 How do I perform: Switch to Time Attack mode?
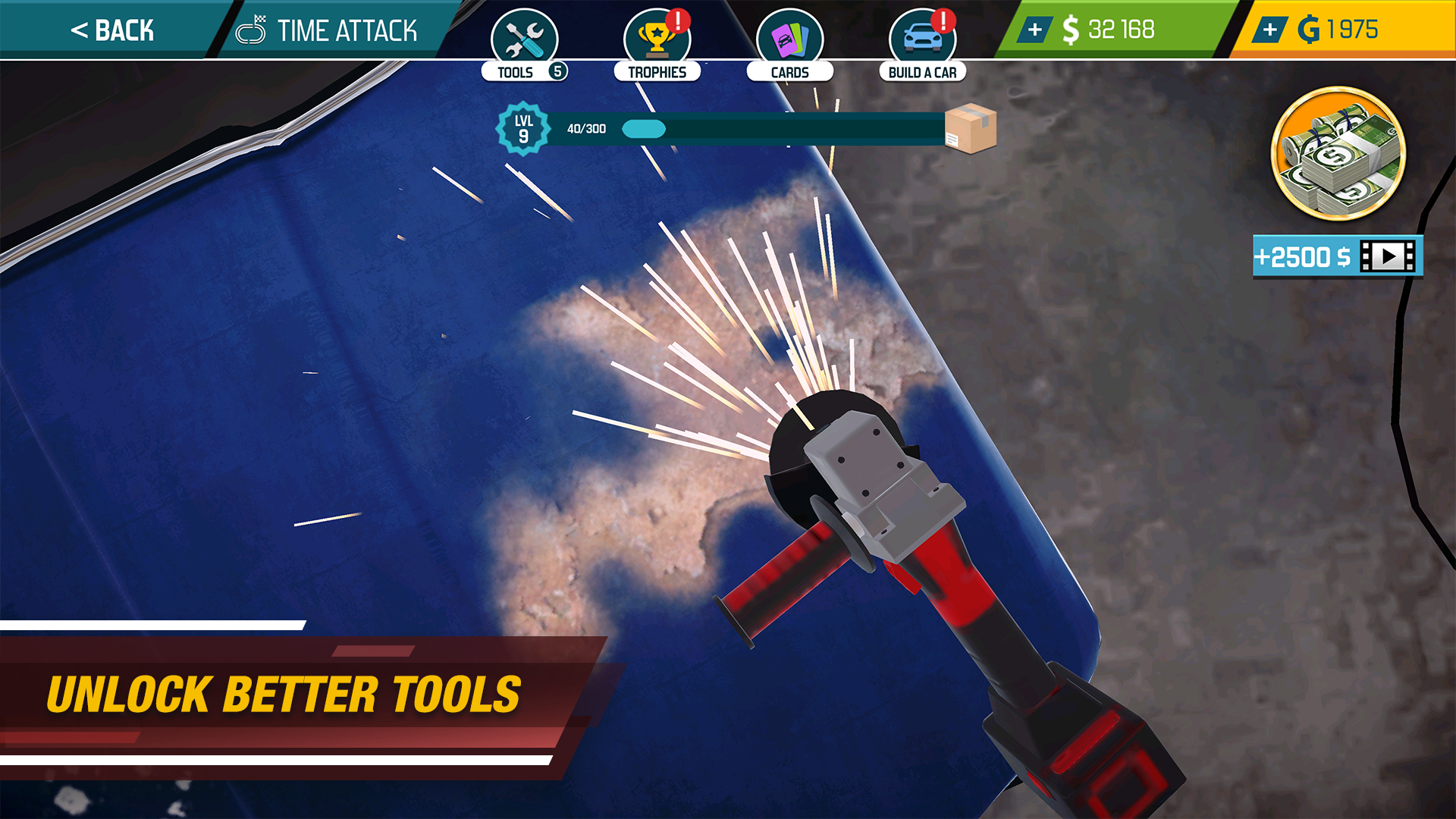pos(347,30)
